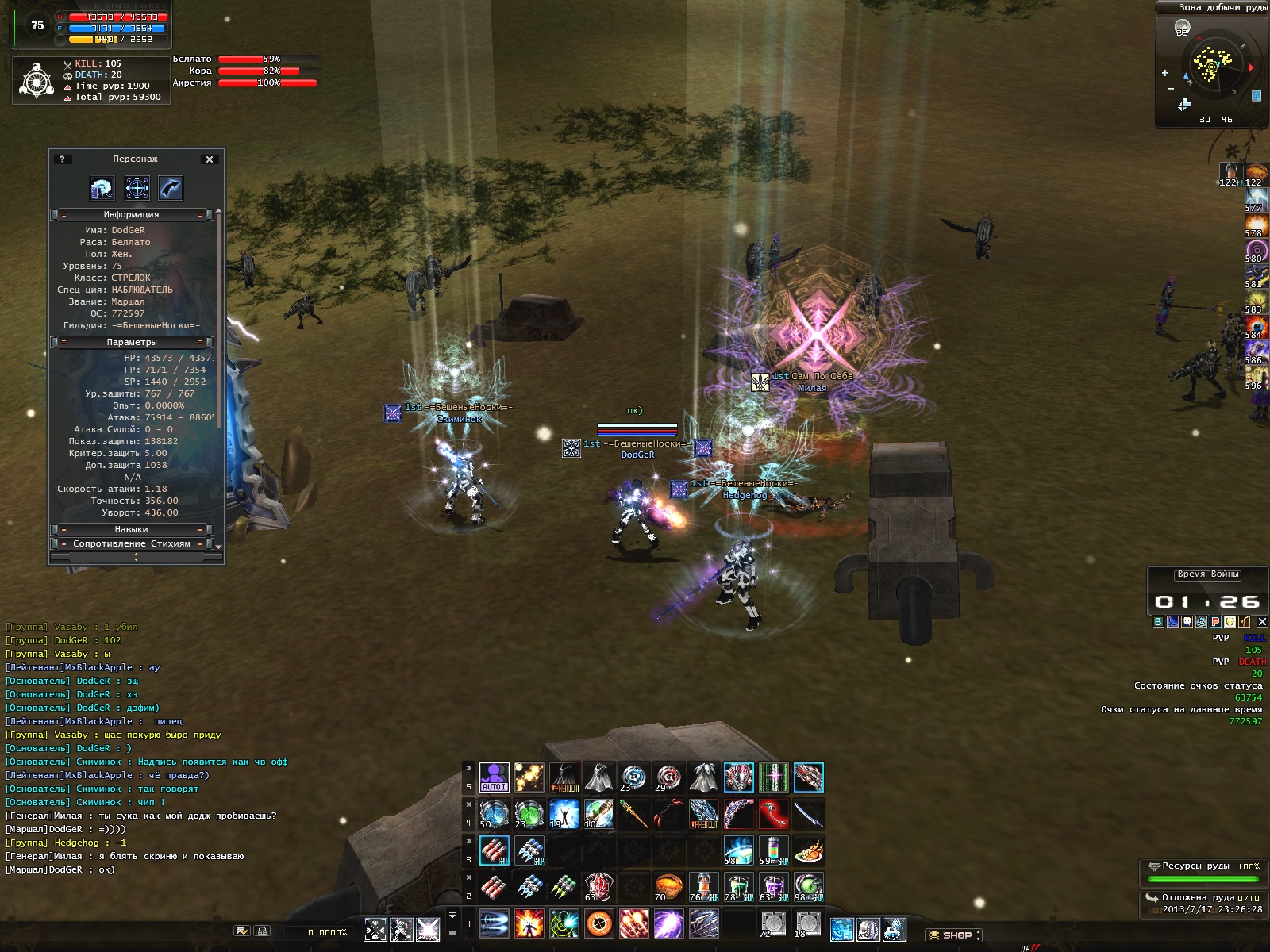The image size is (1270, 952).
Task: Use the green radar item with count 23
Action: pos(529,813)
